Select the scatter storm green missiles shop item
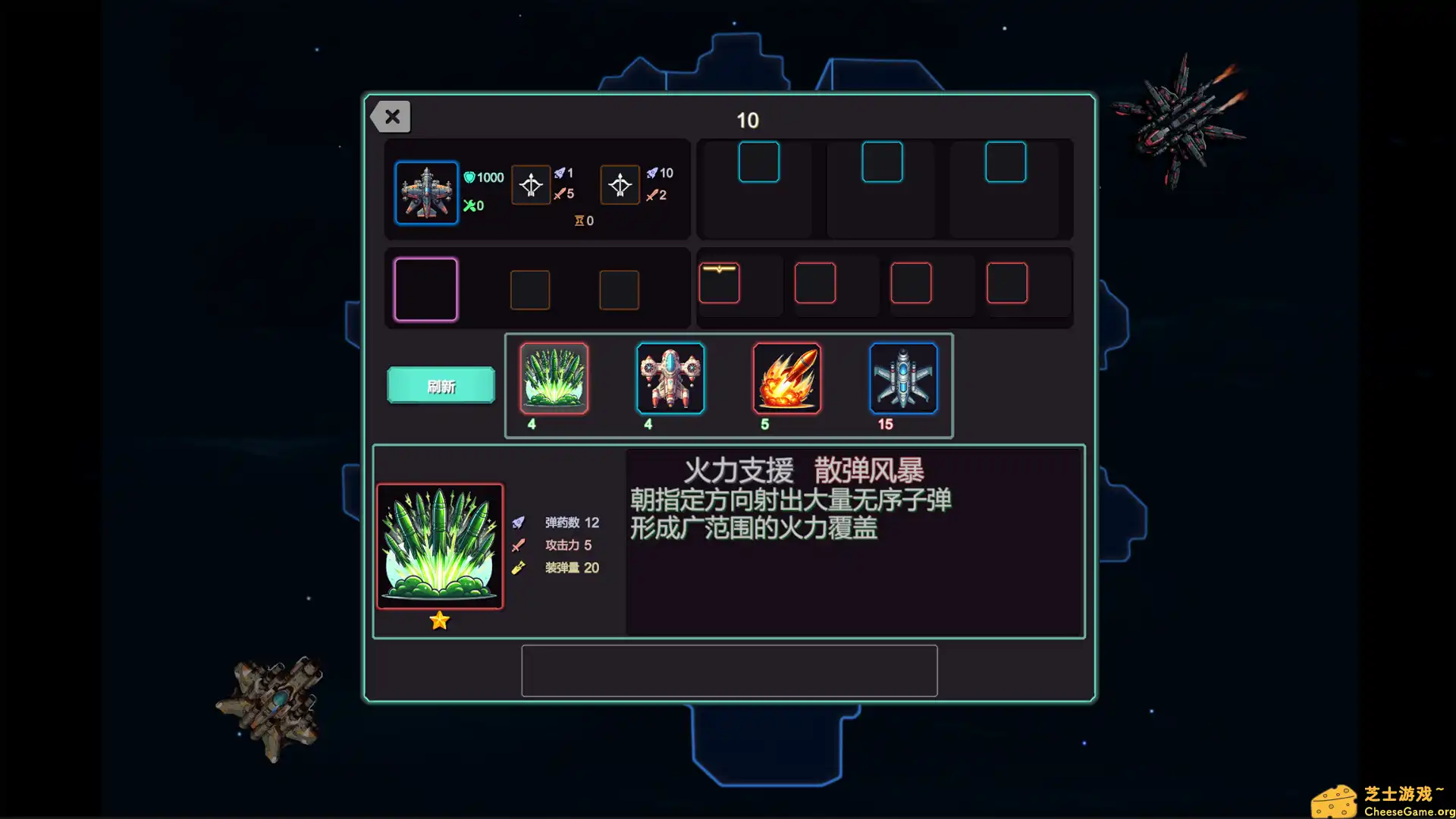 pos(554,379)
